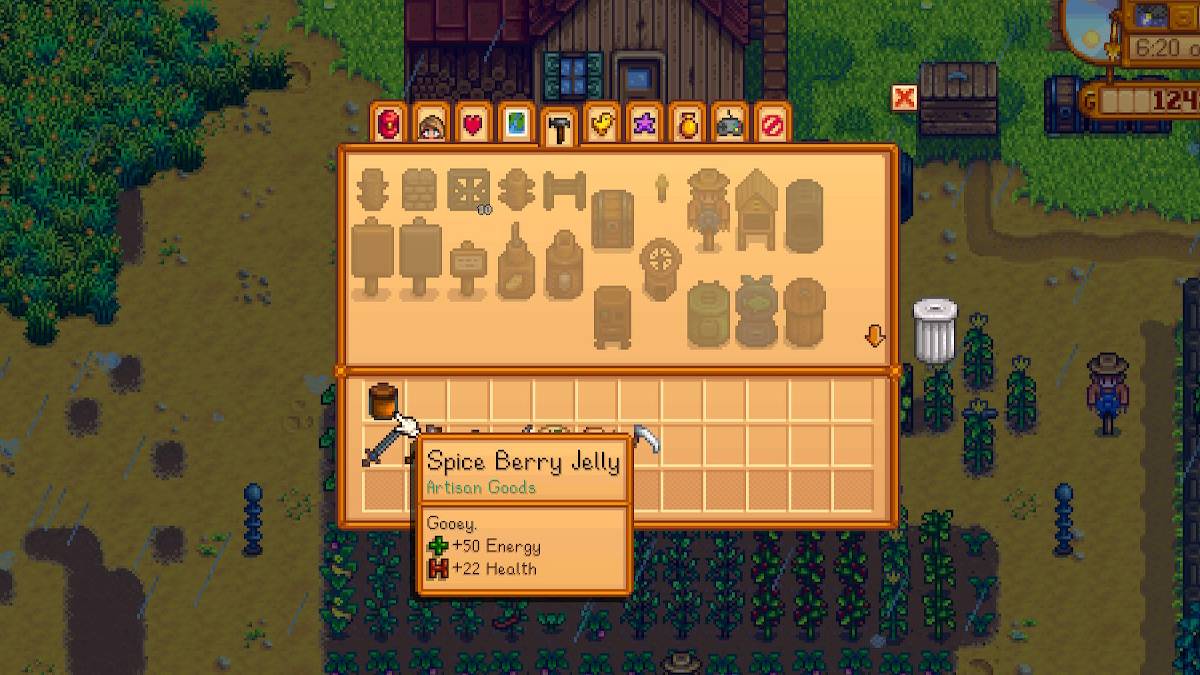Image resolution: width=1200 pixels, height=675 pixels.
Task: Select the Spice Berry Jelly jar slot
Action: [381, 400]
